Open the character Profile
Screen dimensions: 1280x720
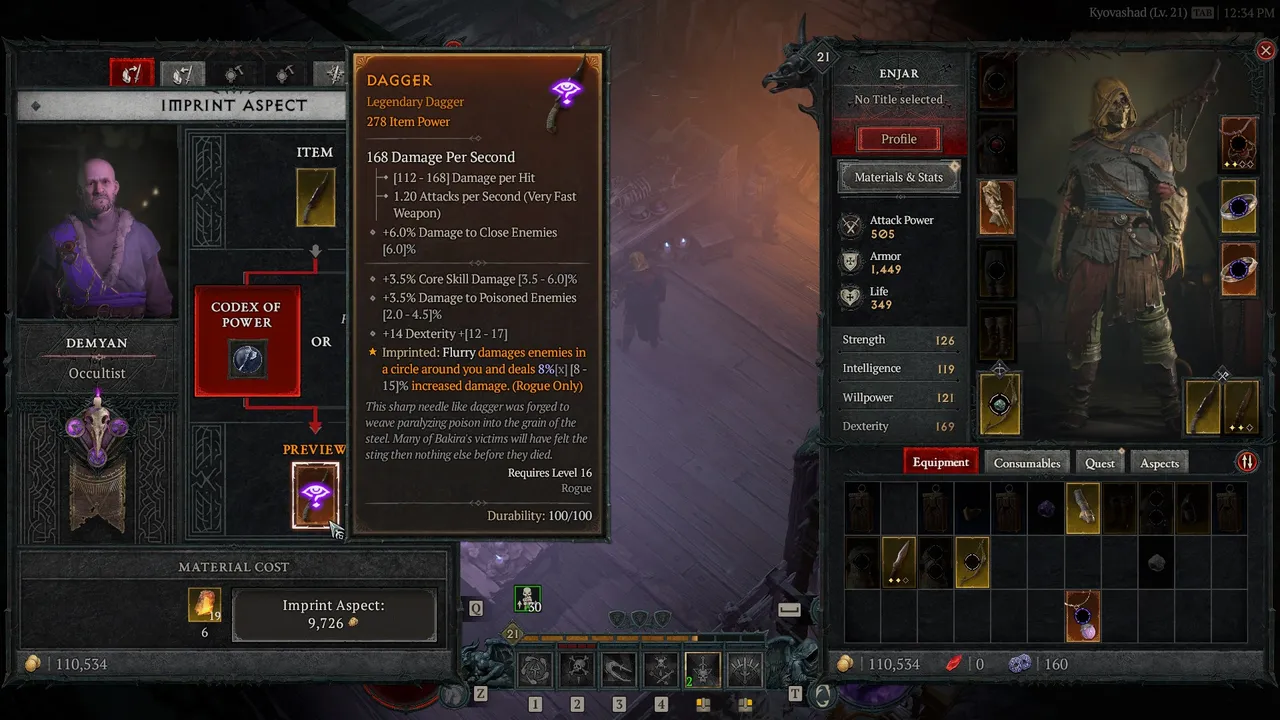(898, 139)
